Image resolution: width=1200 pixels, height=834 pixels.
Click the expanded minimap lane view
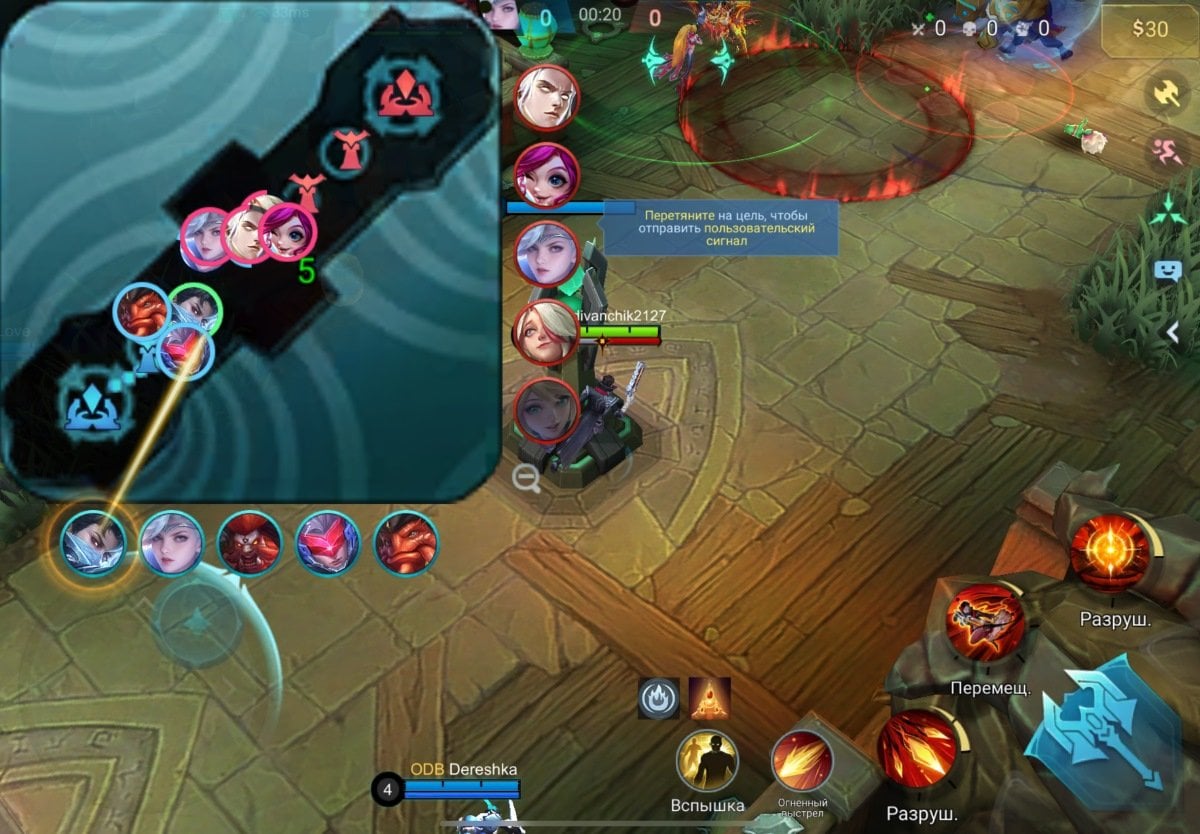(250, 250)
